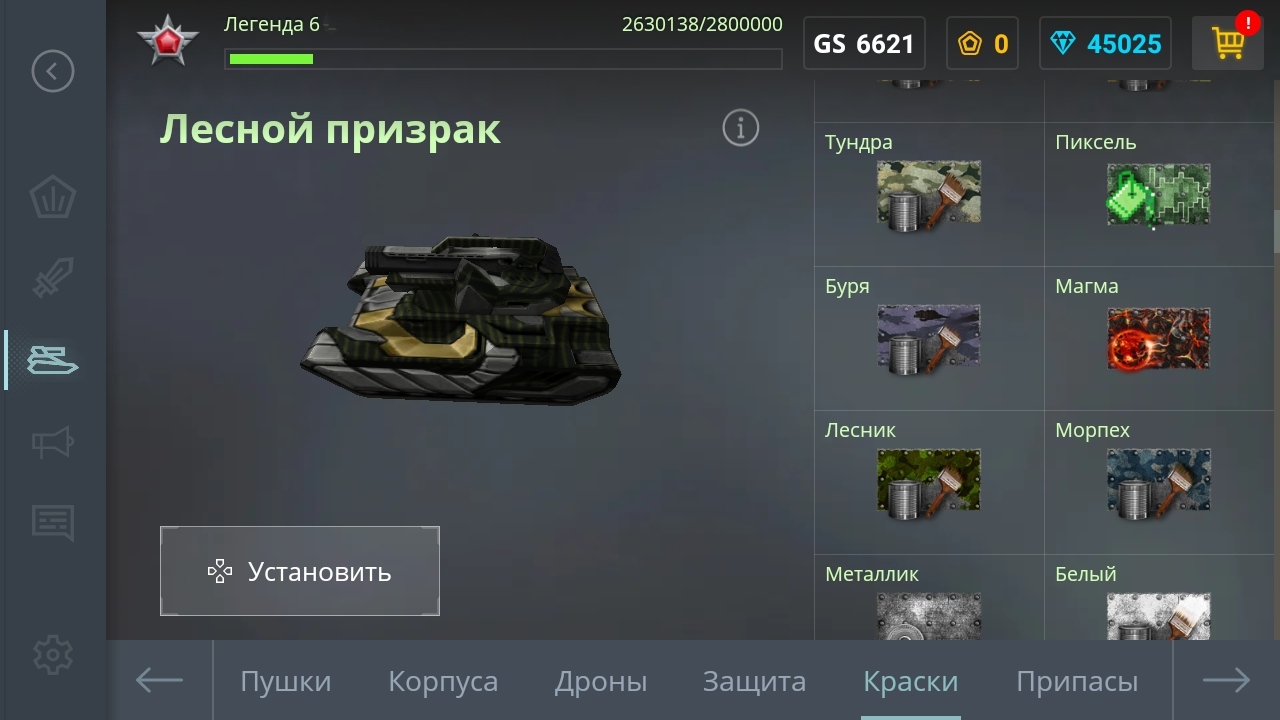Switch to the Припасы tab

[x=1077, y=682]
